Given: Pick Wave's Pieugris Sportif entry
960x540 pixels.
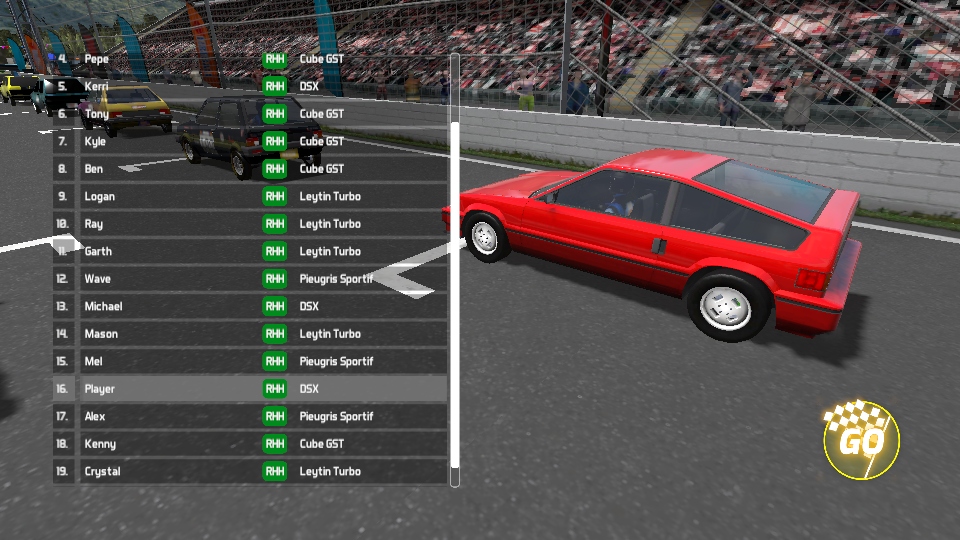Looking at the screenshot, I should click(250, 279).
